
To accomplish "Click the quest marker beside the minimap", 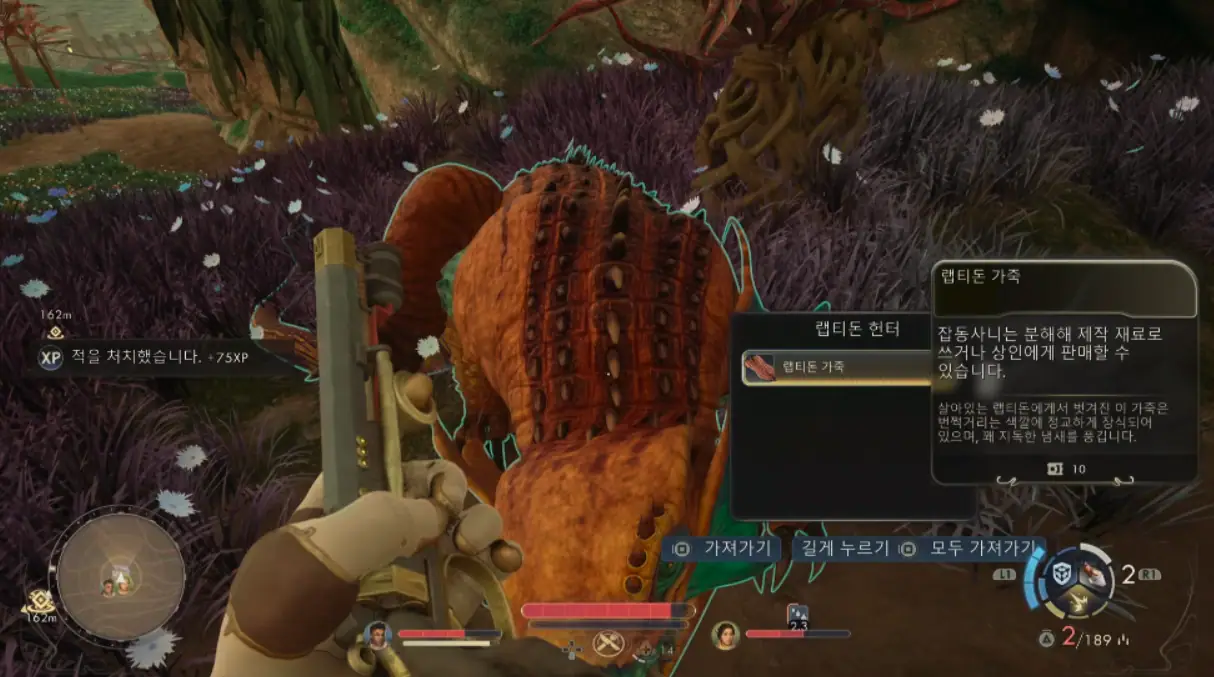I will coord(40,599).
